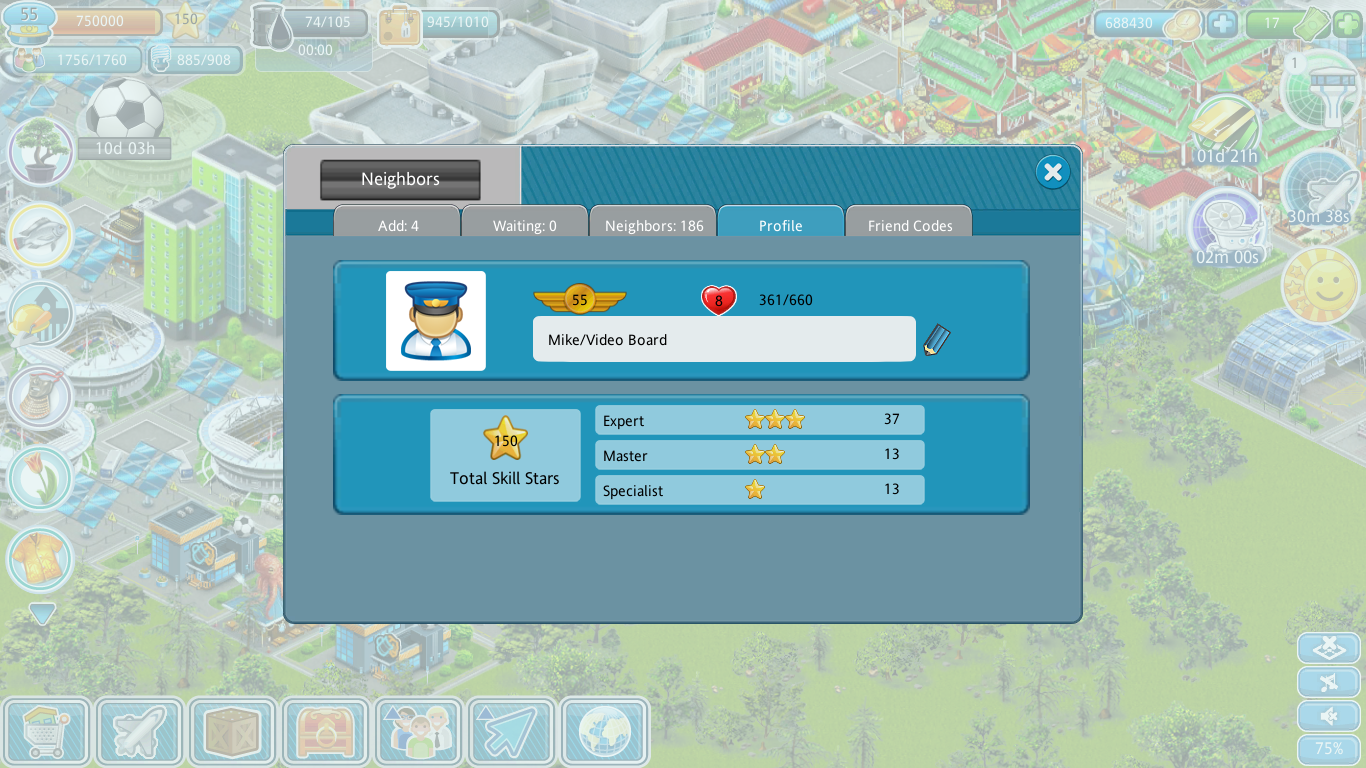Select the Profile tab
1366x768 pixels.
[780, 225]
